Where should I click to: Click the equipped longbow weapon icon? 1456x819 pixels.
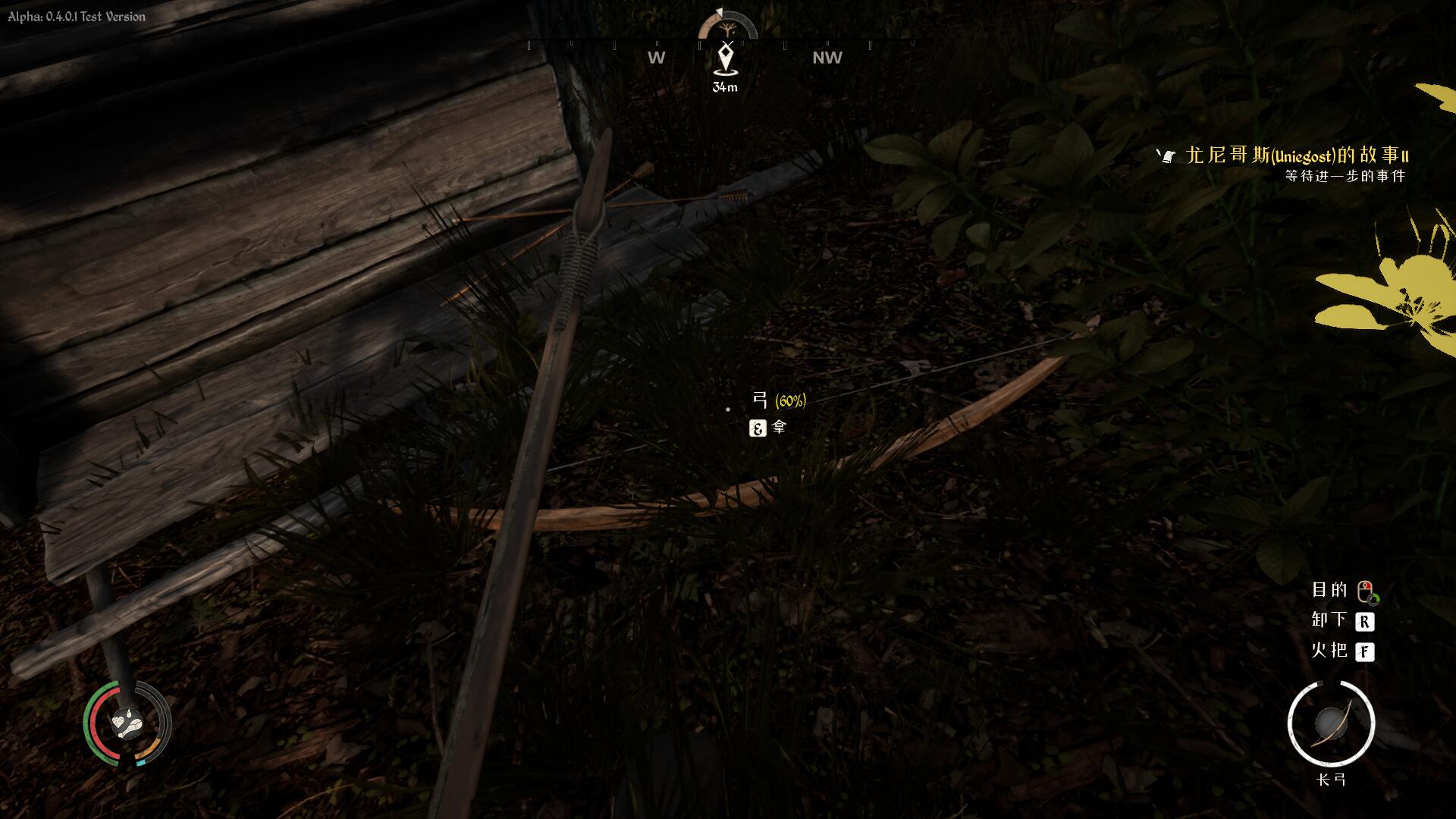[x=1331, y=723]
